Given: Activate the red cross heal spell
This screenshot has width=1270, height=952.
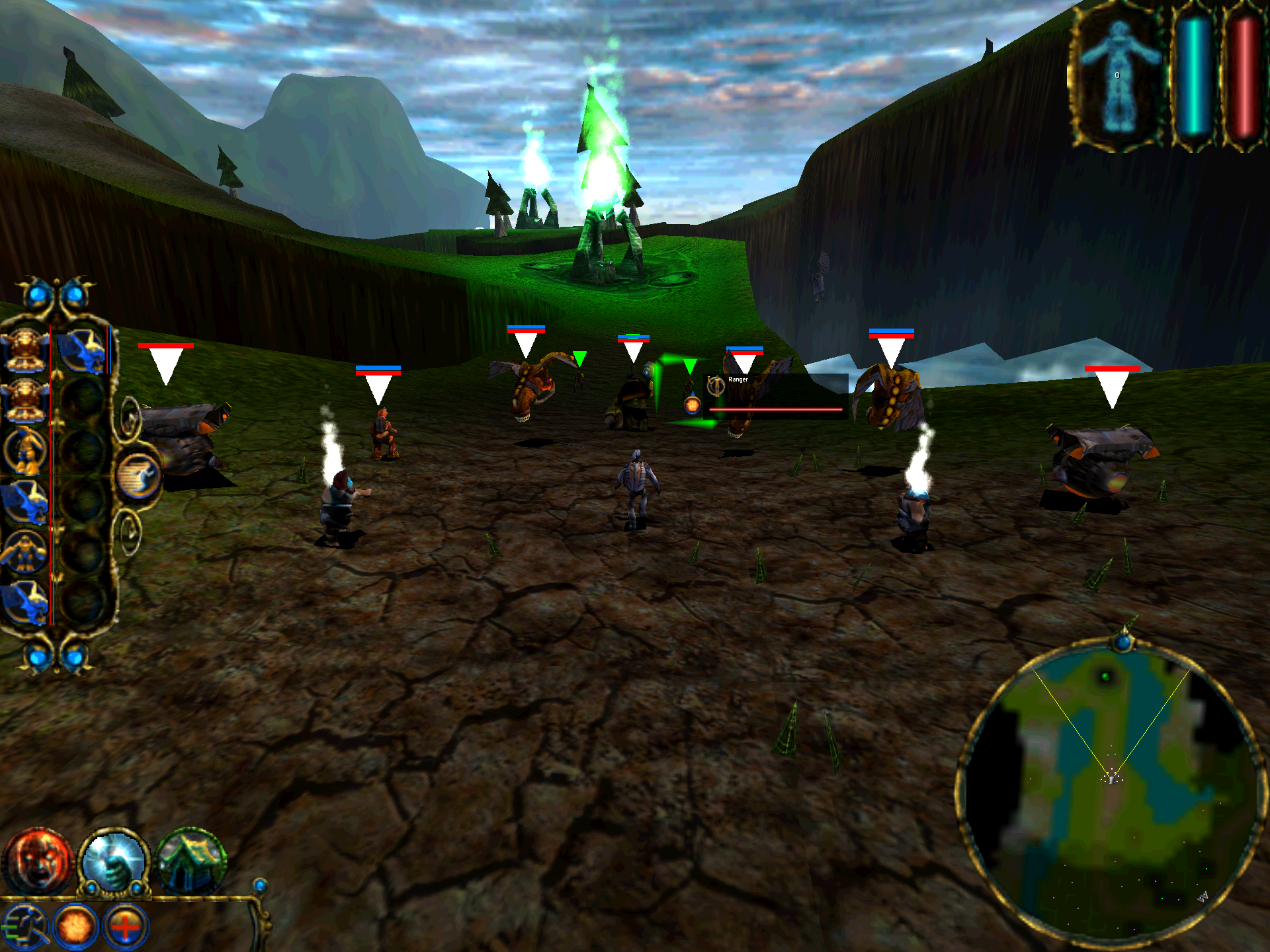Looking at the screenshot, I should pos(126,927).
